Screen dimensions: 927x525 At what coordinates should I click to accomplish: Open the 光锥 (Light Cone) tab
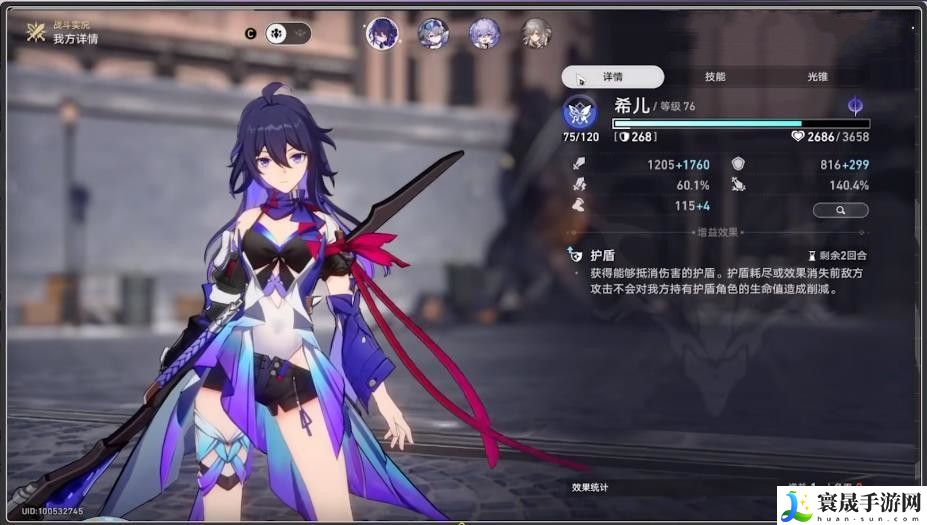pyautogui.click(x=818, y=77)
